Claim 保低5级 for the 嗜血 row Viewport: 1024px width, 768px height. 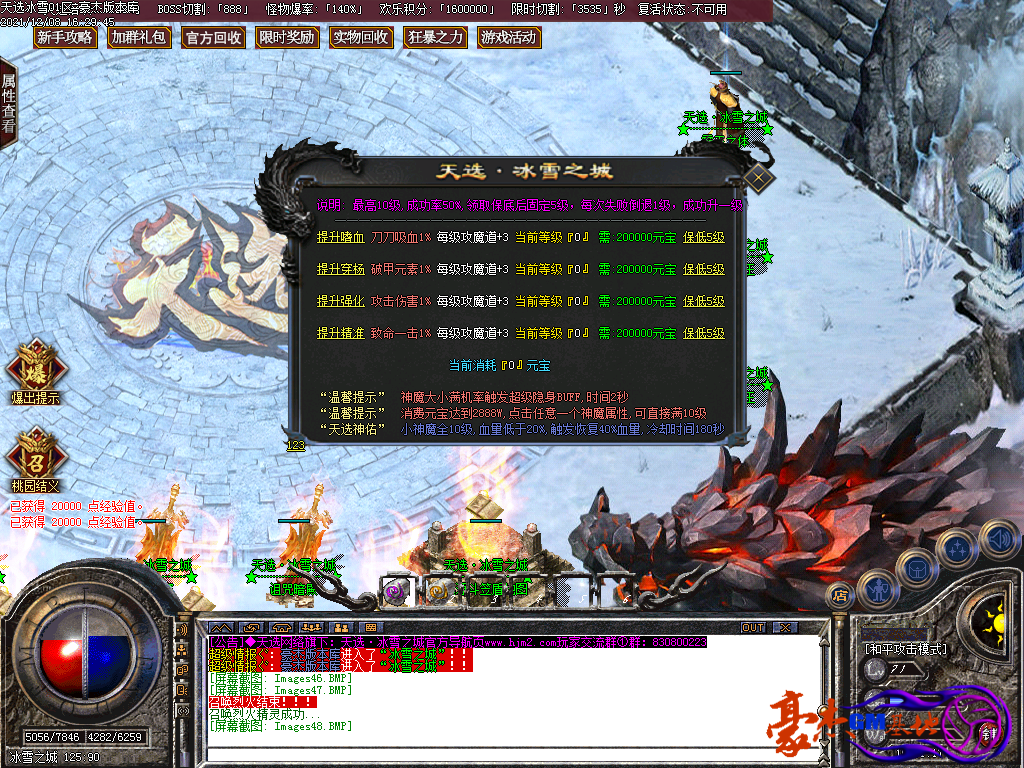click(704, 238)
